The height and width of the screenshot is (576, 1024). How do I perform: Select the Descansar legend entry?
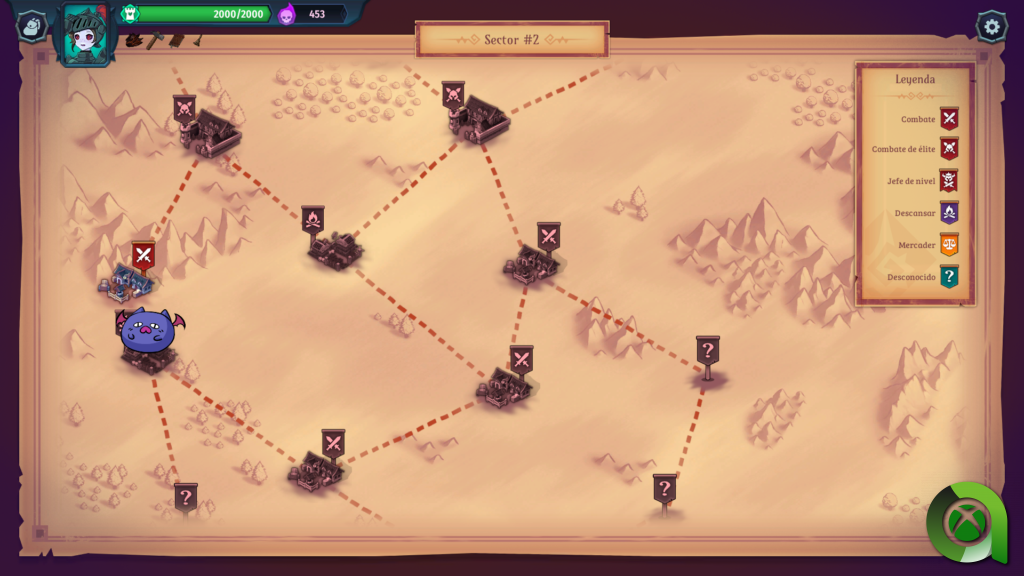[948, 213]
